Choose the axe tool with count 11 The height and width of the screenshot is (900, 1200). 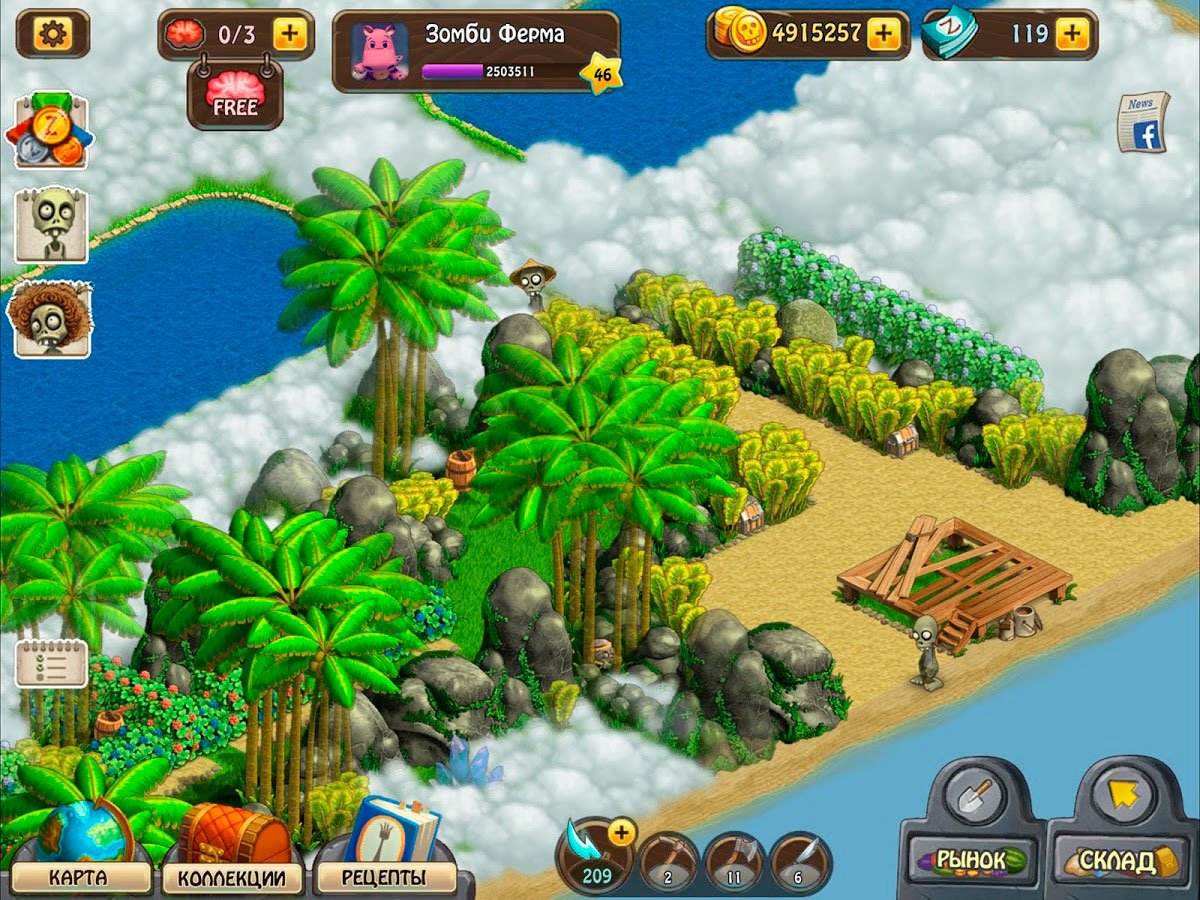(x=734, y=862)
